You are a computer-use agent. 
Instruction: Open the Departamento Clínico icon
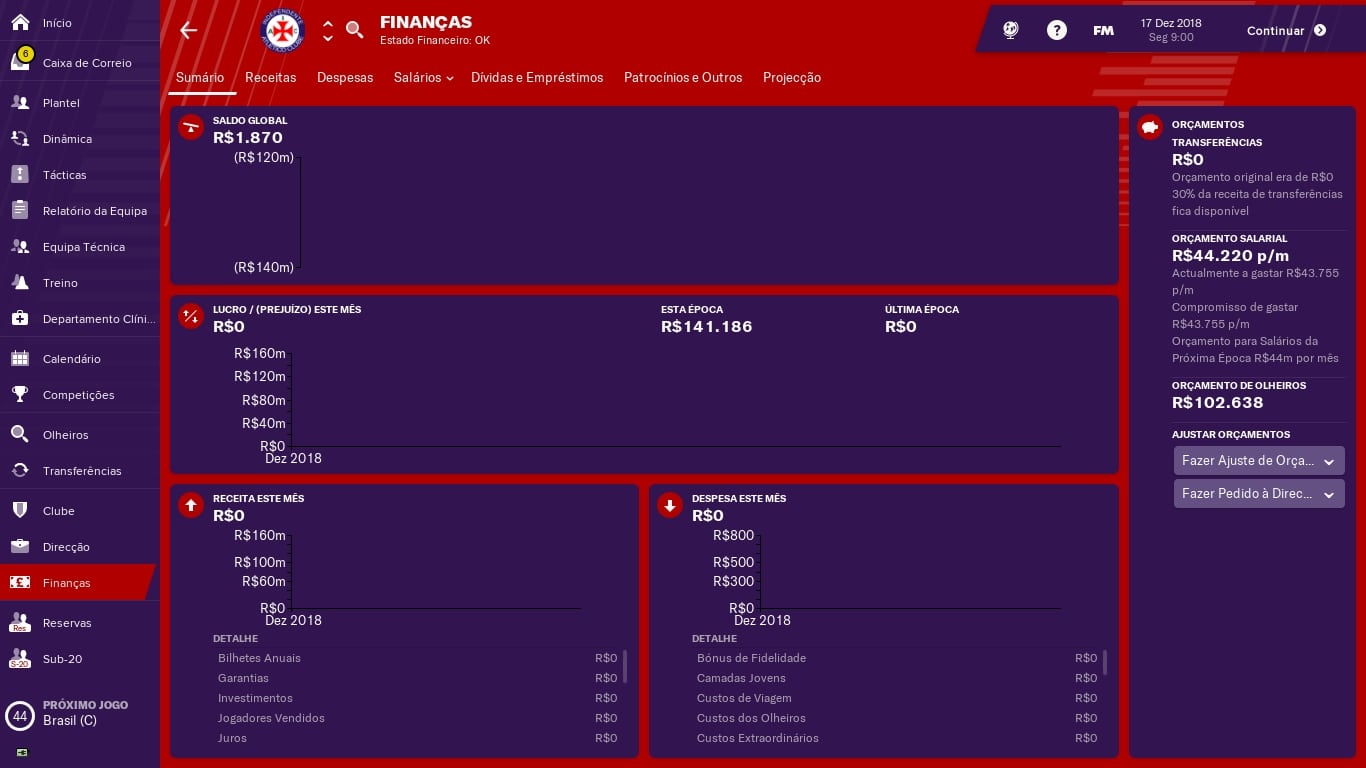pyautogui.click(x=20, y=319)
